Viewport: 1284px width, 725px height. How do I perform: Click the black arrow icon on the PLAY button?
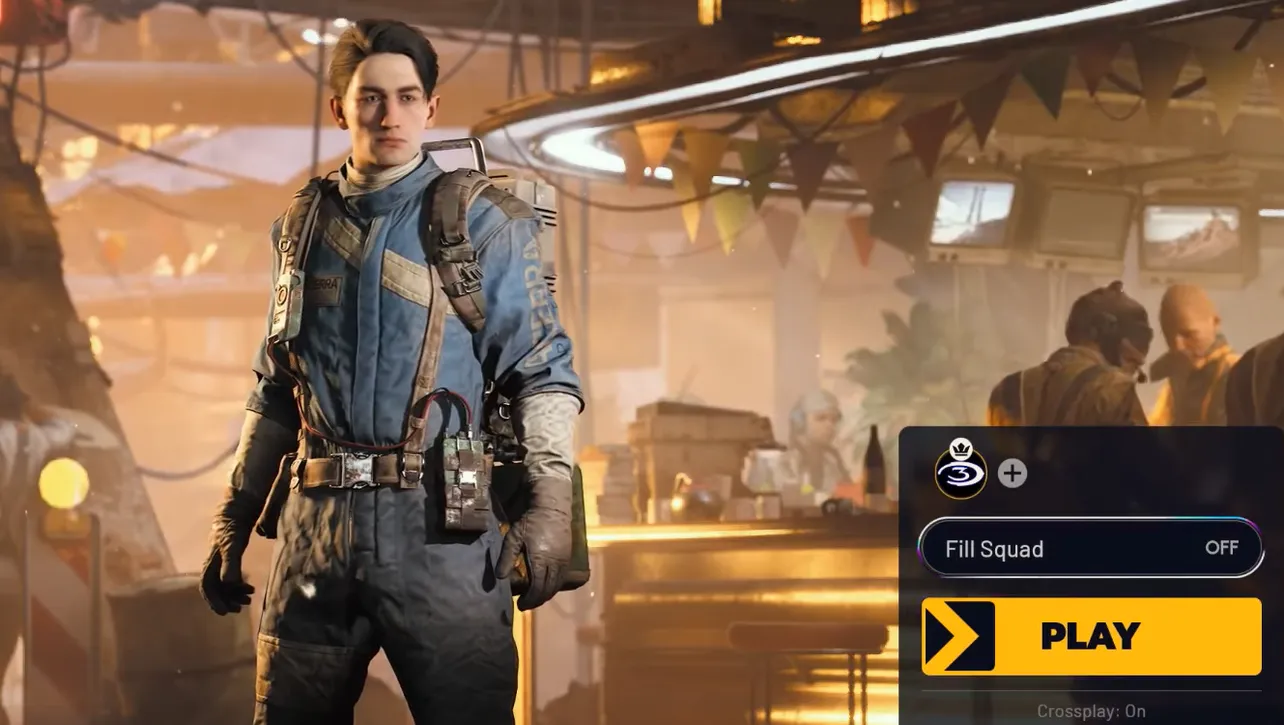(957, 636)
